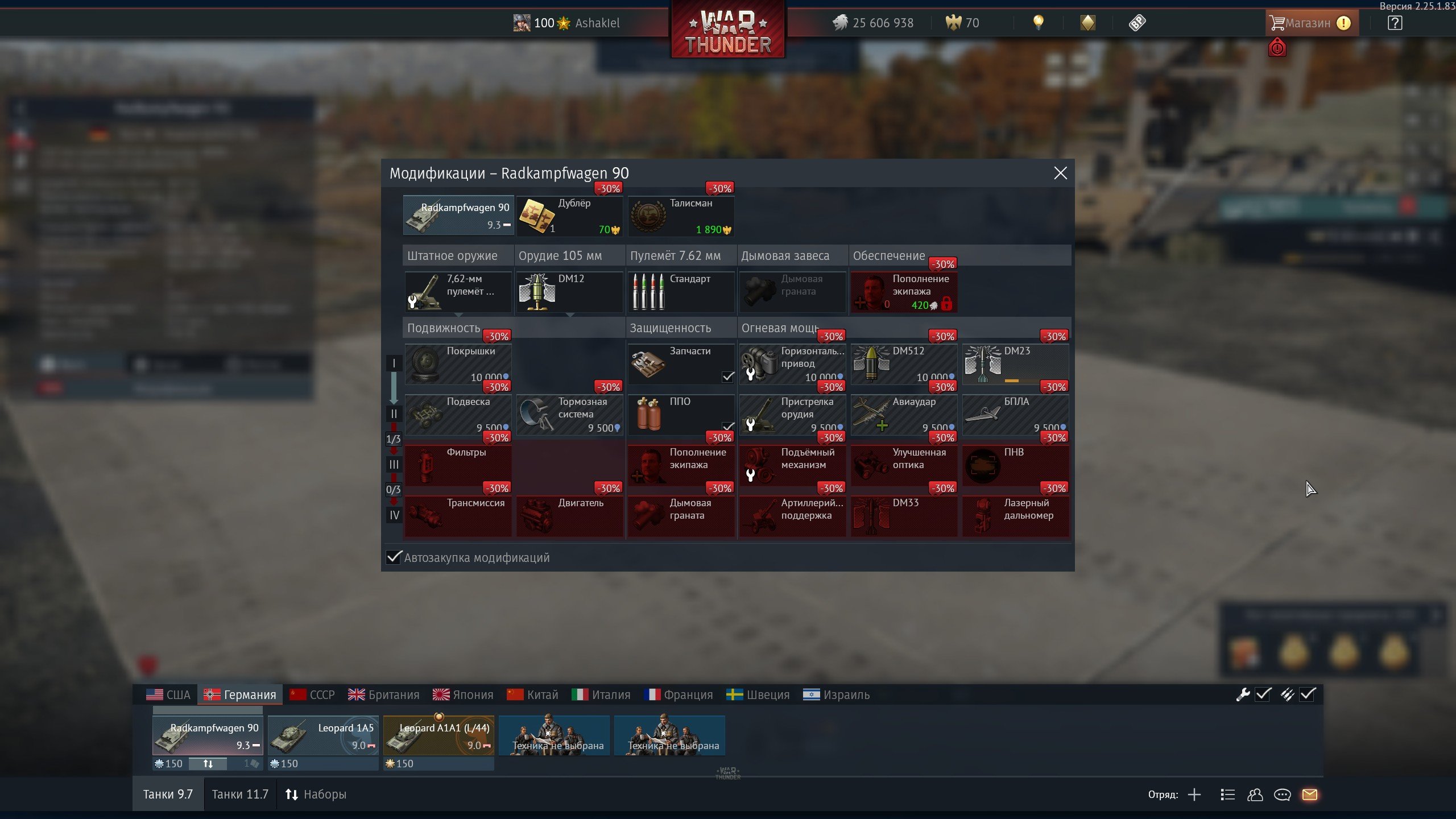Pick the Покрышки tires modification
This screenshot has height=819, width=1456.
tap(458, 363)
